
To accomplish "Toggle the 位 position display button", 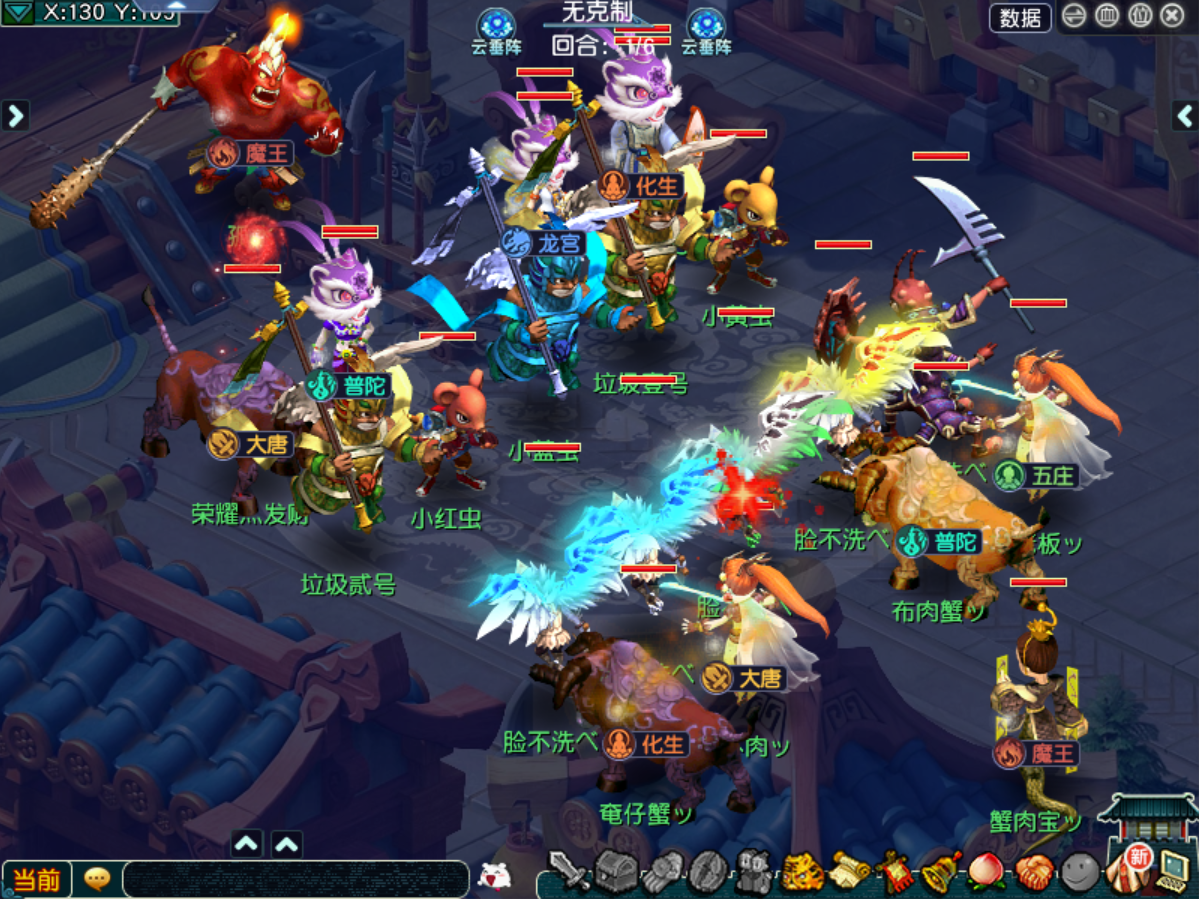I will (x=1140, y=16).
